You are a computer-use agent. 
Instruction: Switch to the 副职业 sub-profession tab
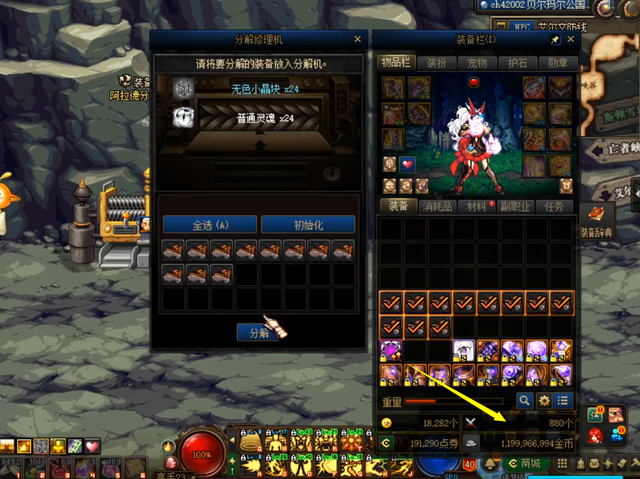pyautogui.click(x=517, y=206)
